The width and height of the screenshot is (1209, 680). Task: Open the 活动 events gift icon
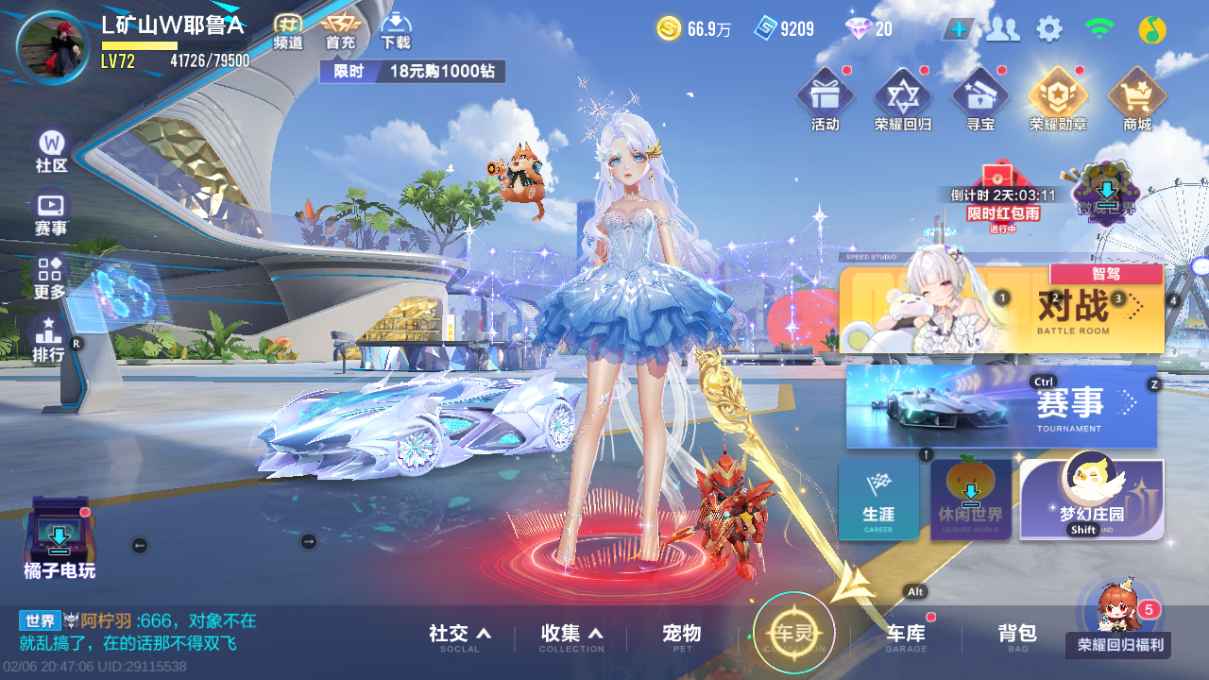tap(825, 100)
